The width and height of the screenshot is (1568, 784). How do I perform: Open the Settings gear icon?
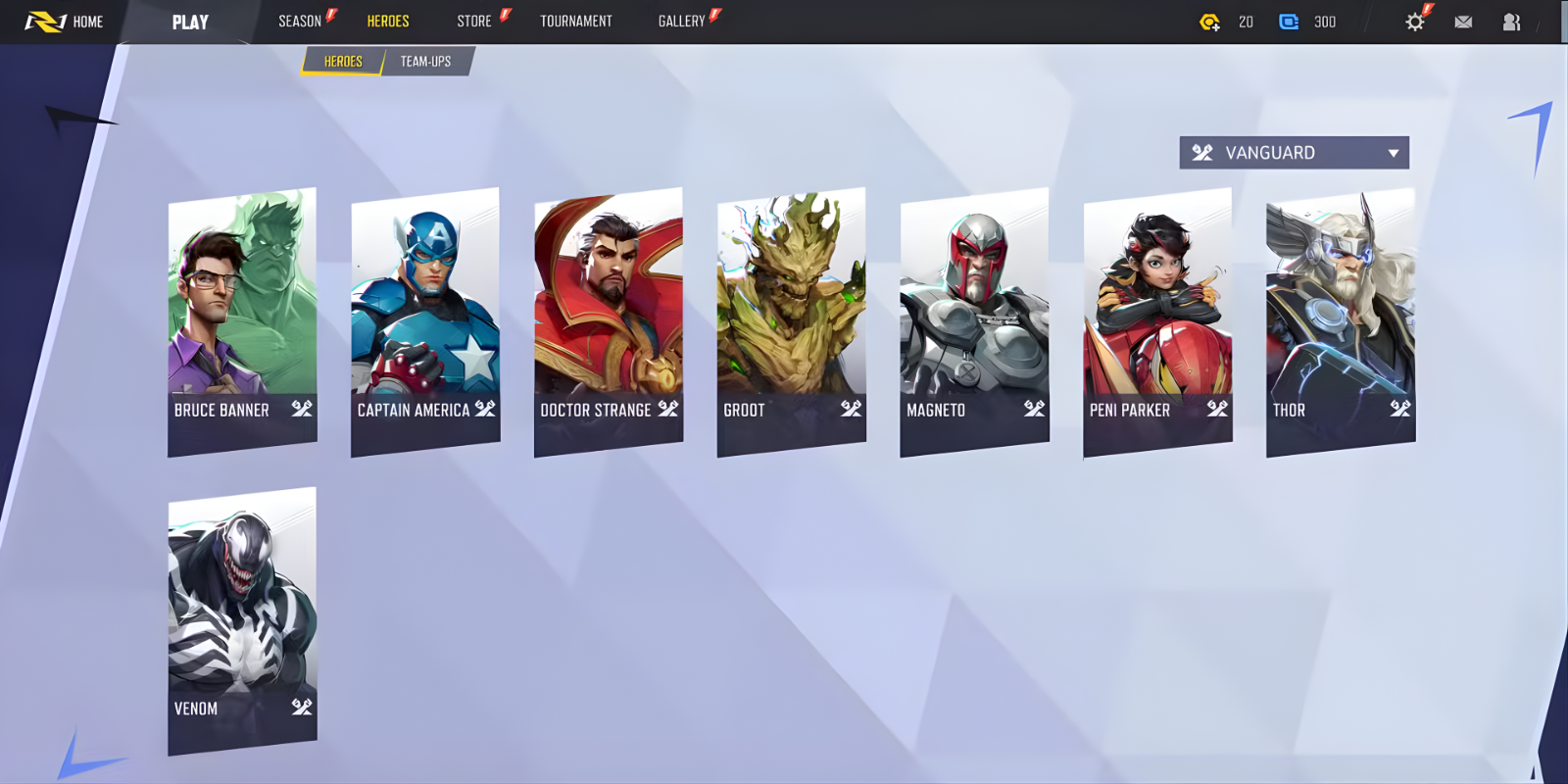click(x=1414, y=21)
